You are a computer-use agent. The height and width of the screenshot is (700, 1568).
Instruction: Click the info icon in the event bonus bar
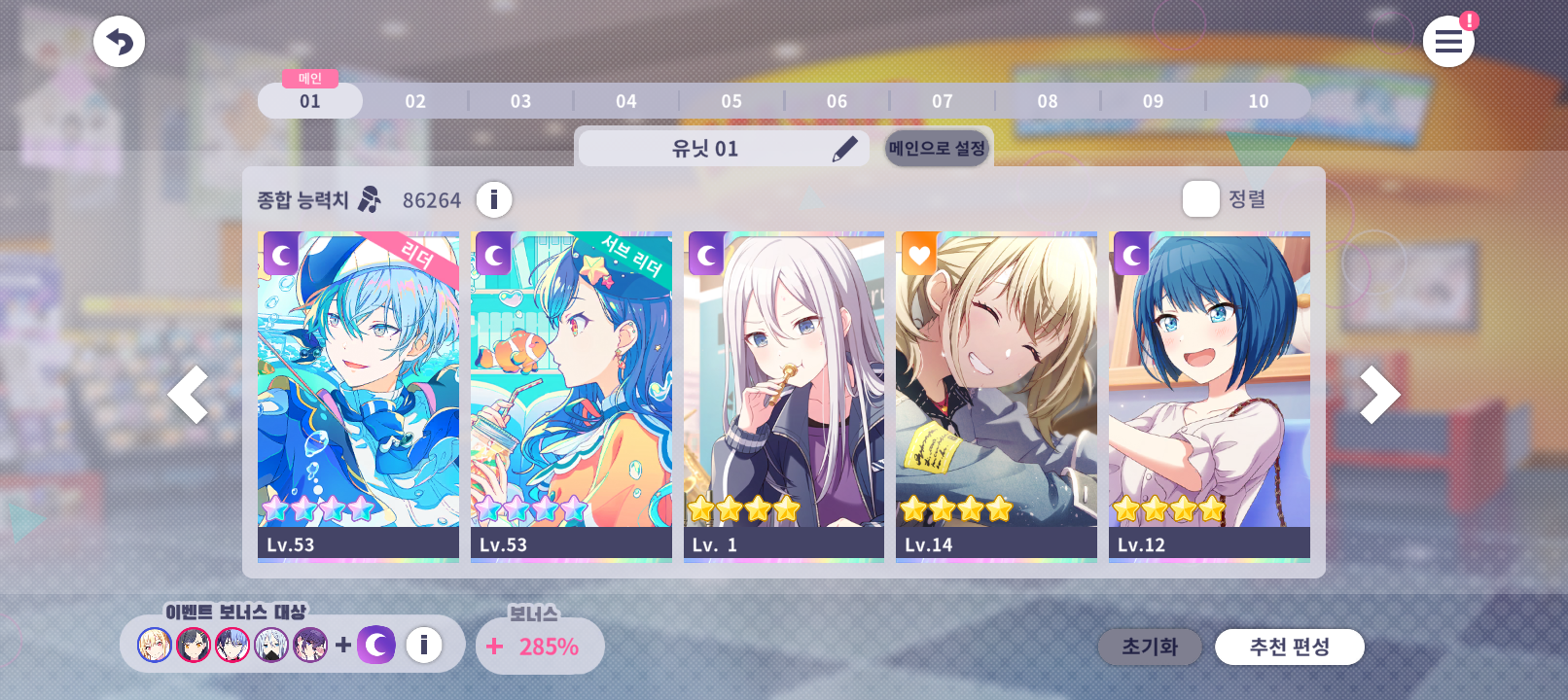(422, 644)
